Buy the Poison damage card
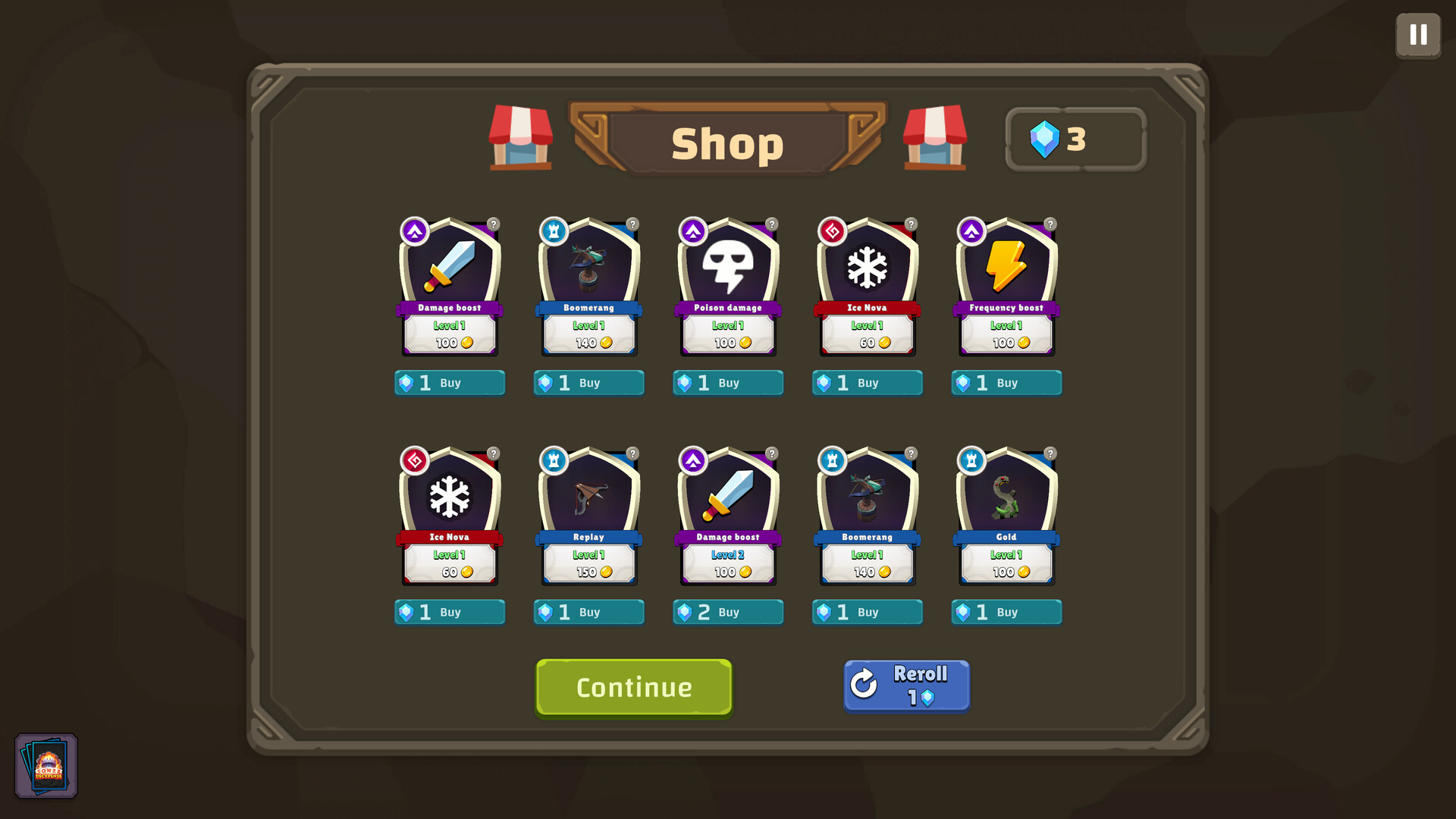Viewport: 1456px width, 819px height. click(728, 383)
